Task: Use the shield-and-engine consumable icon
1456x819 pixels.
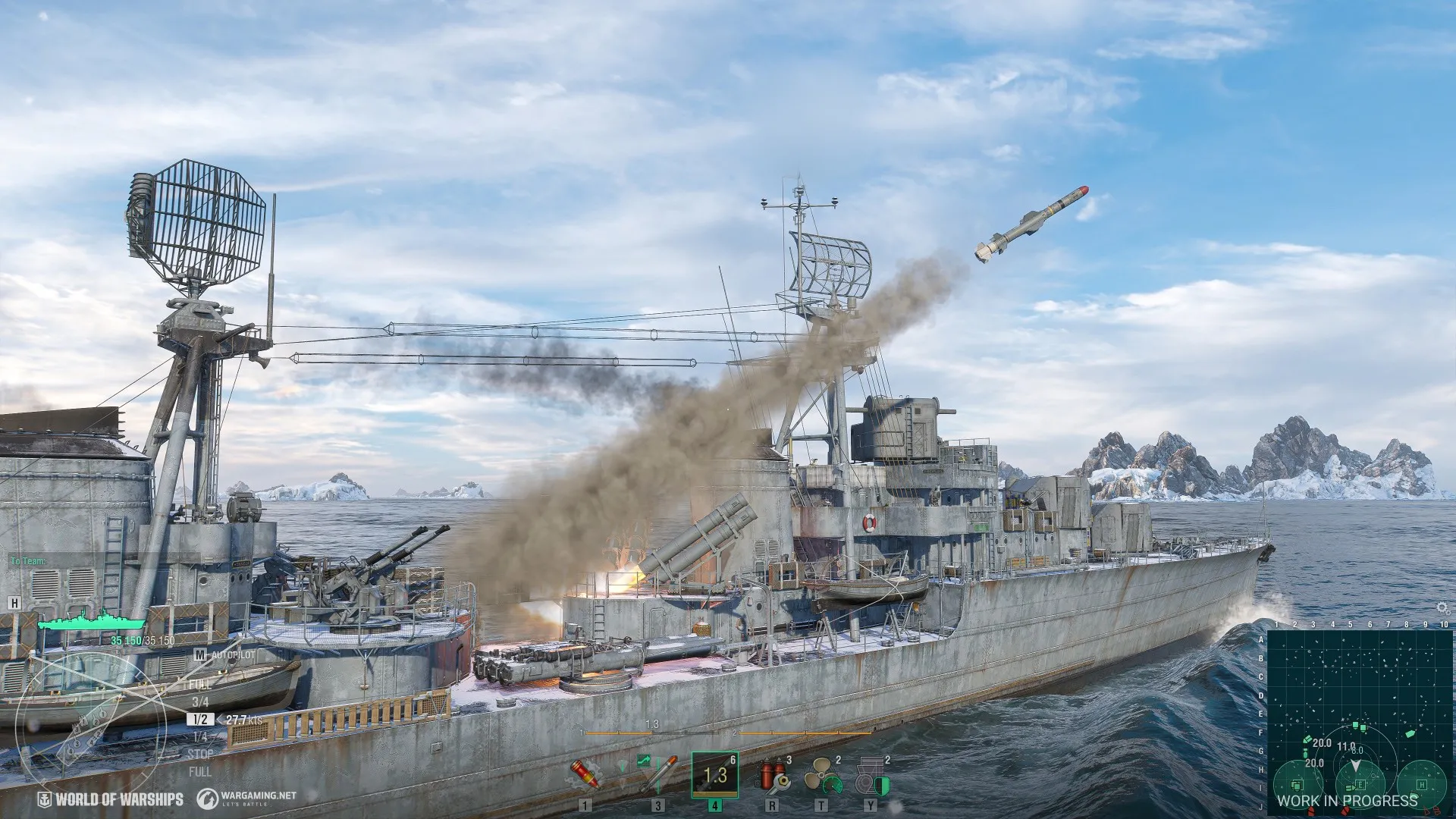Action: (x=872, y=777)
